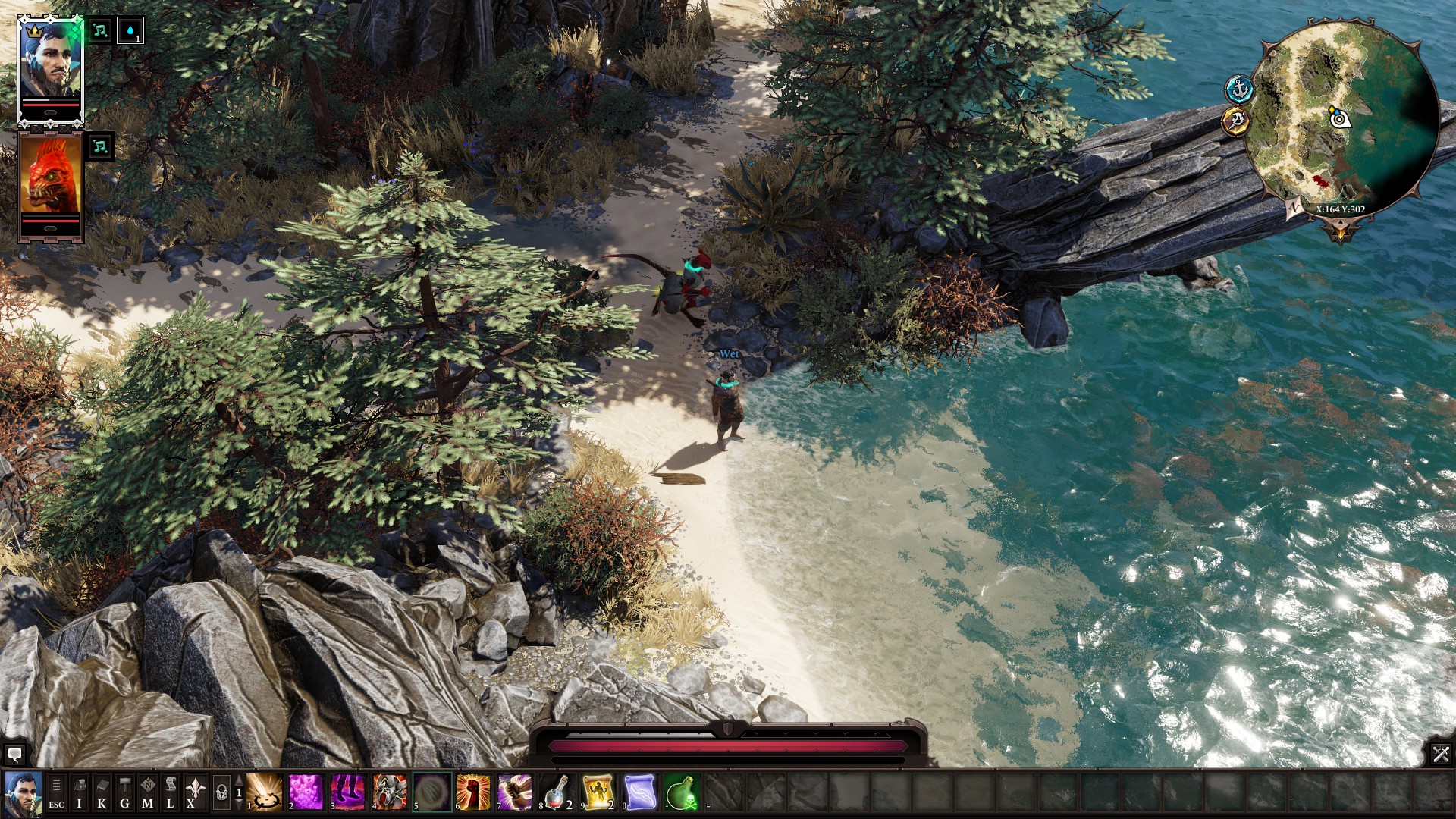1456x819 pixels.
Task: Activate the glowing sword target skill
Action: (x=265, y=792)
